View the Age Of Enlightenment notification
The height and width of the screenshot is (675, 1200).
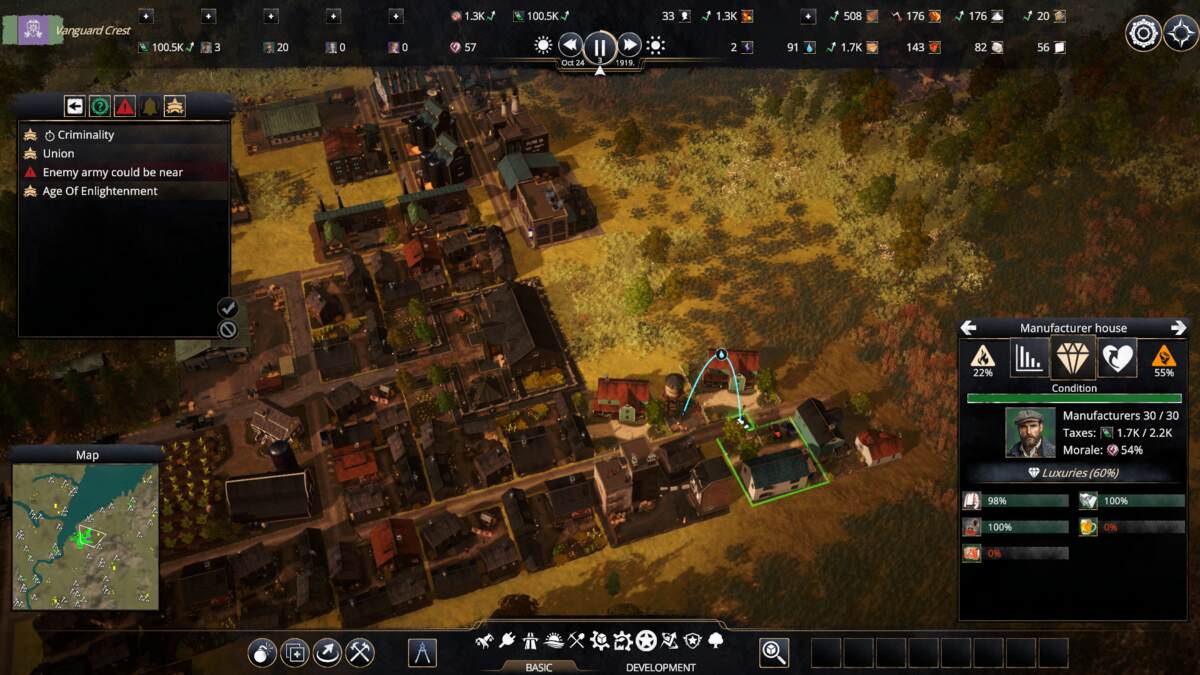point(99,191)
